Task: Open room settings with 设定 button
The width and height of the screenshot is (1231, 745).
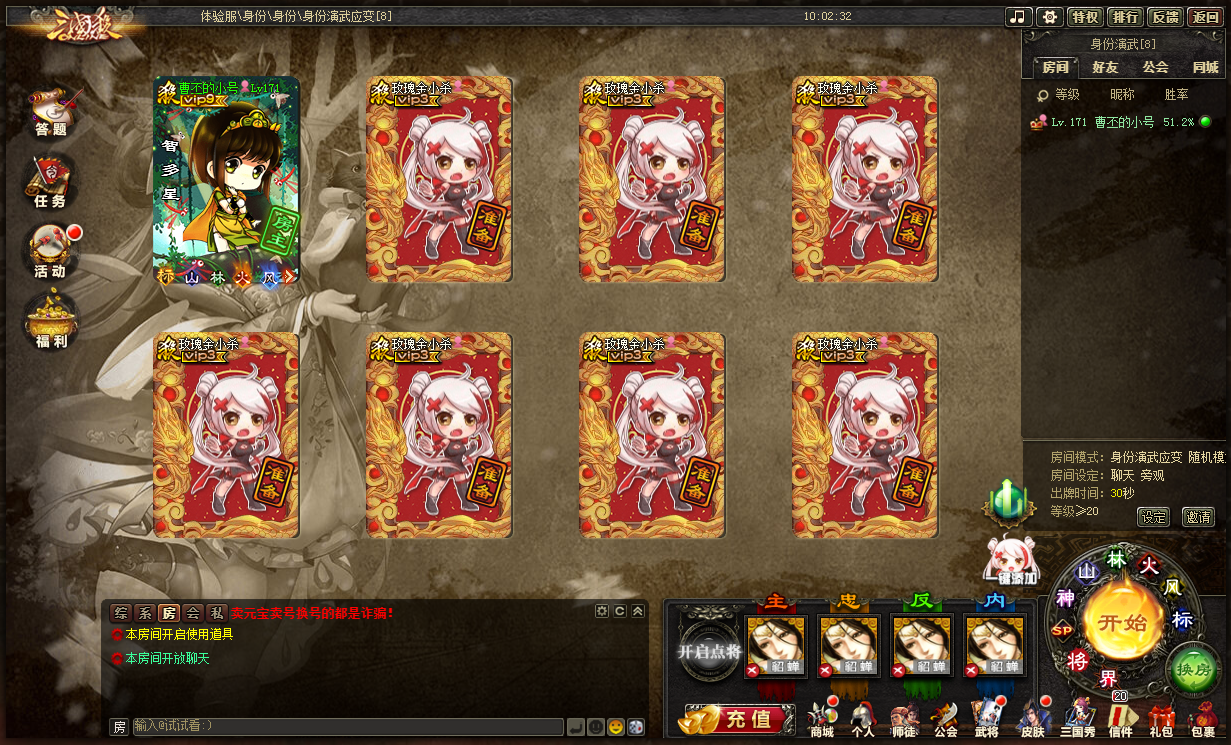Action: (1153, 517)
